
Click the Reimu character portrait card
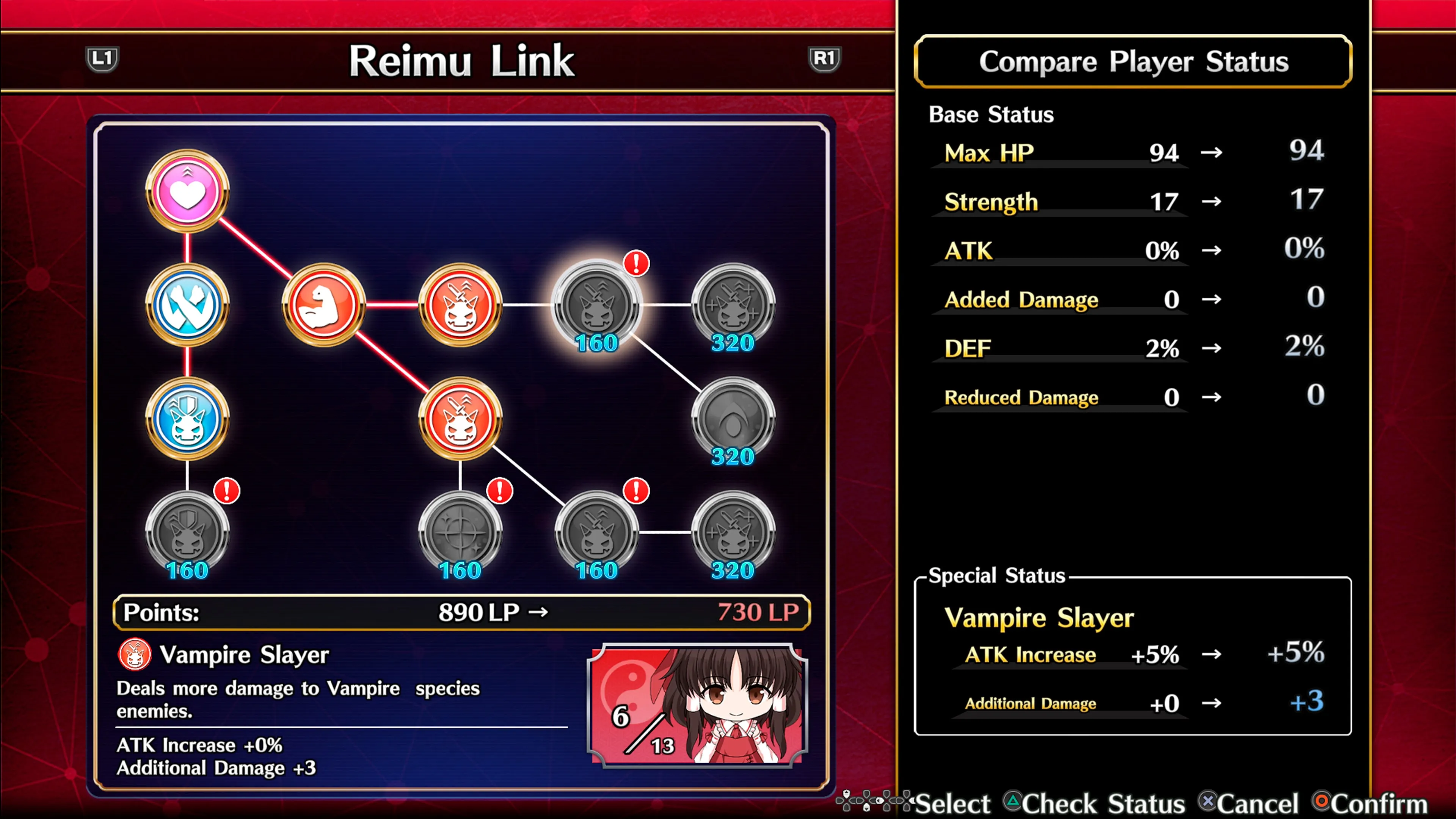point(698,705)
